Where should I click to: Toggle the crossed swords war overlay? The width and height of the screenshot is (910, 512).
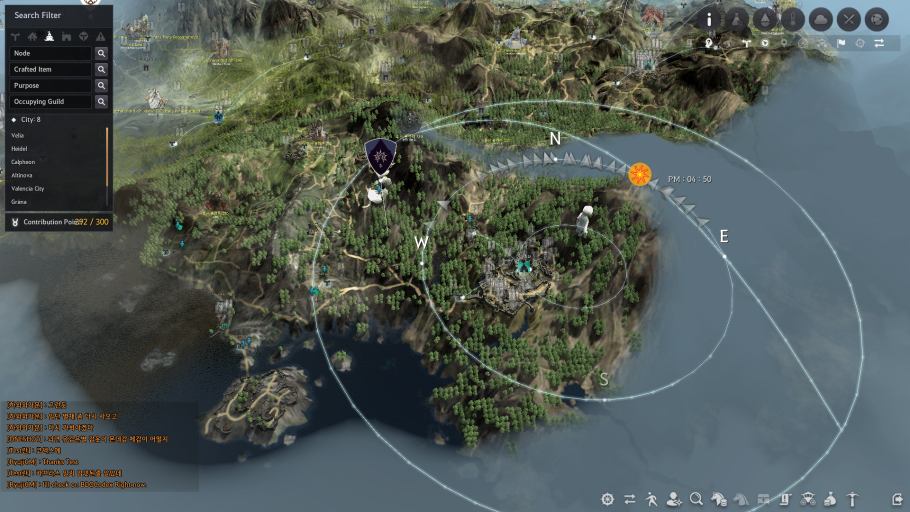848,19
